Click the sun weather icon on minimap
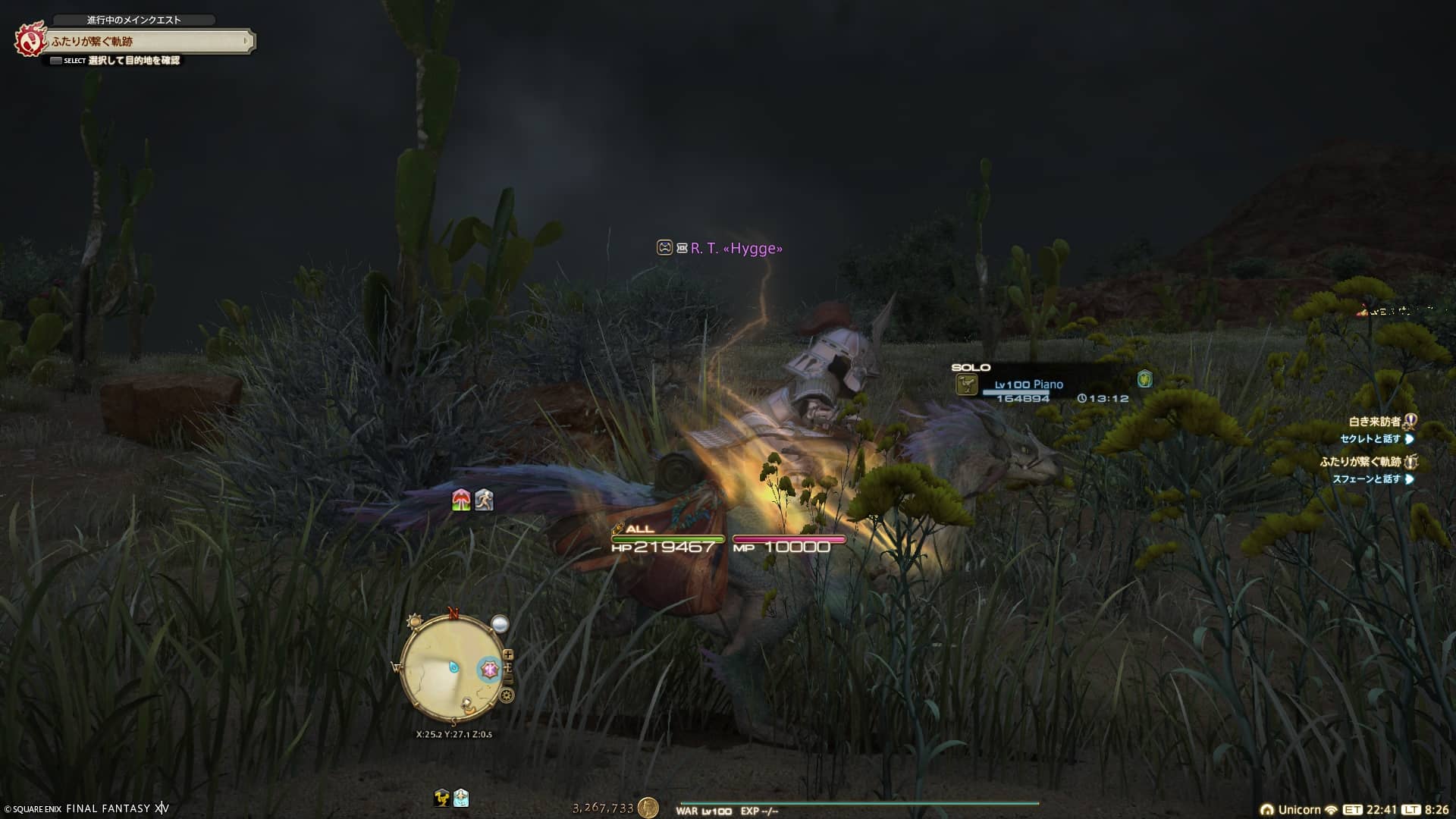The height and width of the screenshot is (819, 1456). [x=414, y=622]
